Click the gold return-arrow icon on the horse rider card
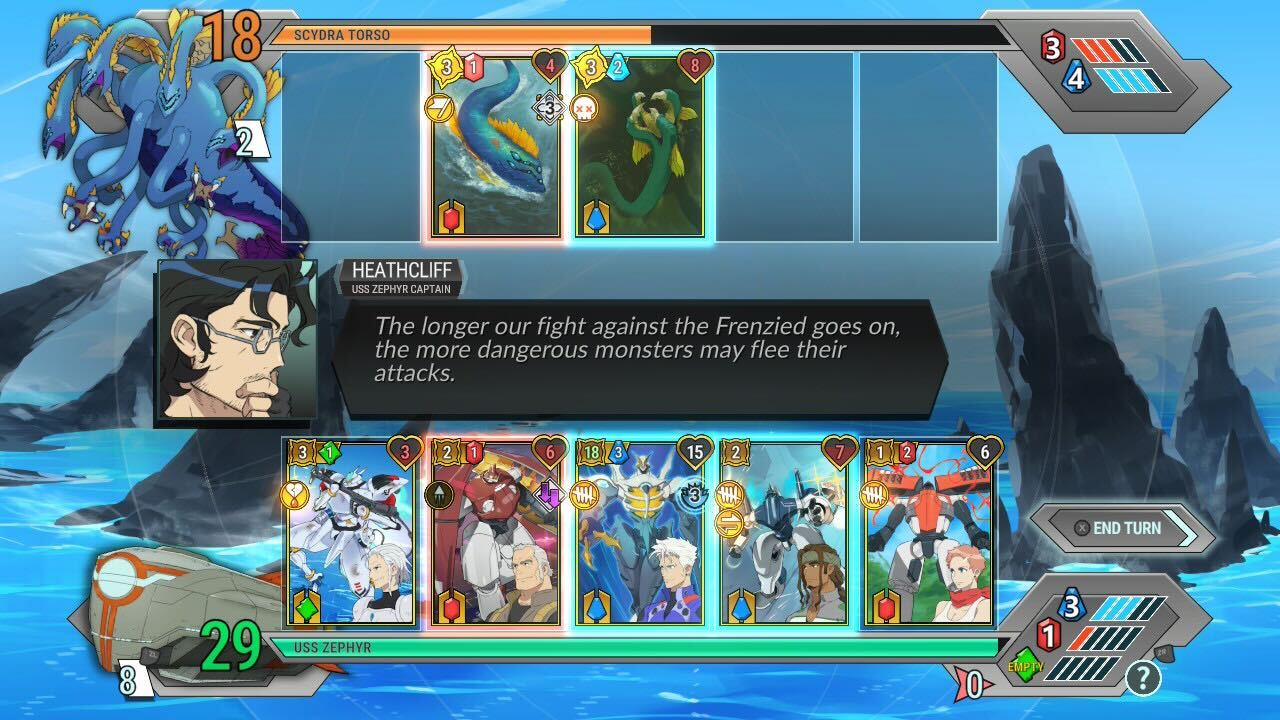This screenshot has height=720, width=1280. coord(731,524)
